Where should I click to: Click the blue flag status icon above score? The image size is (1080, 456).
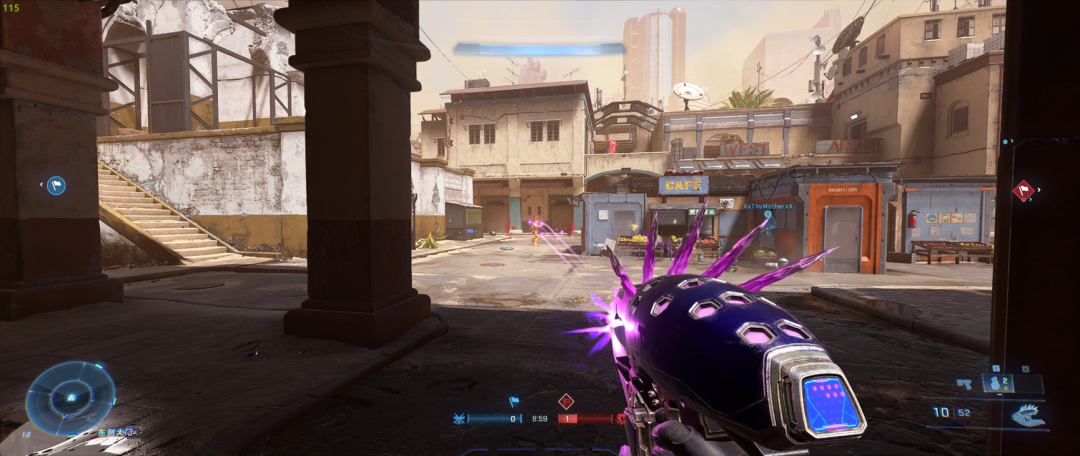(514, 402)
